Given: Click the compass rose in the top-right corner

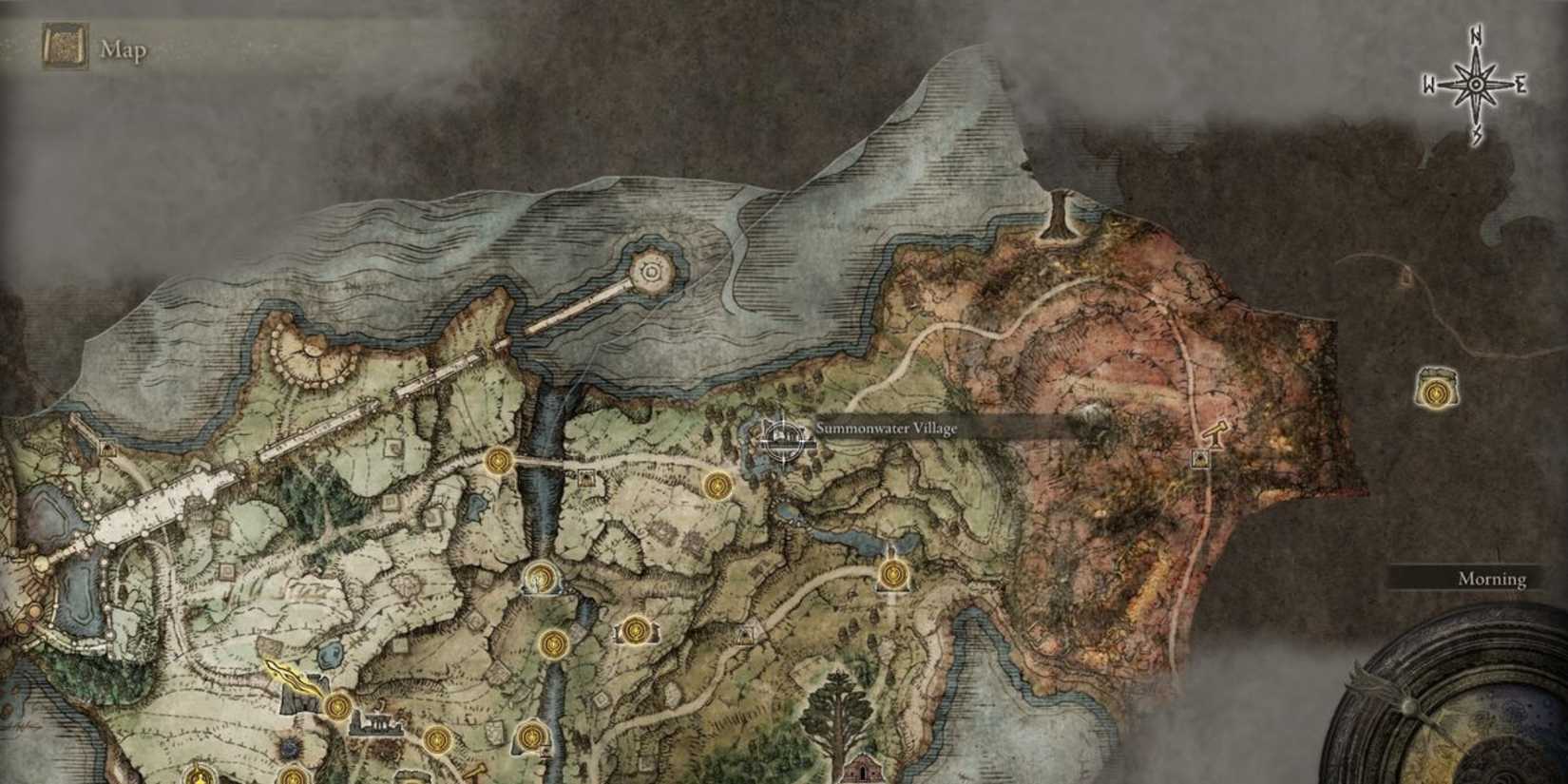Looking at the screenshot, I should pos(1475,83).
